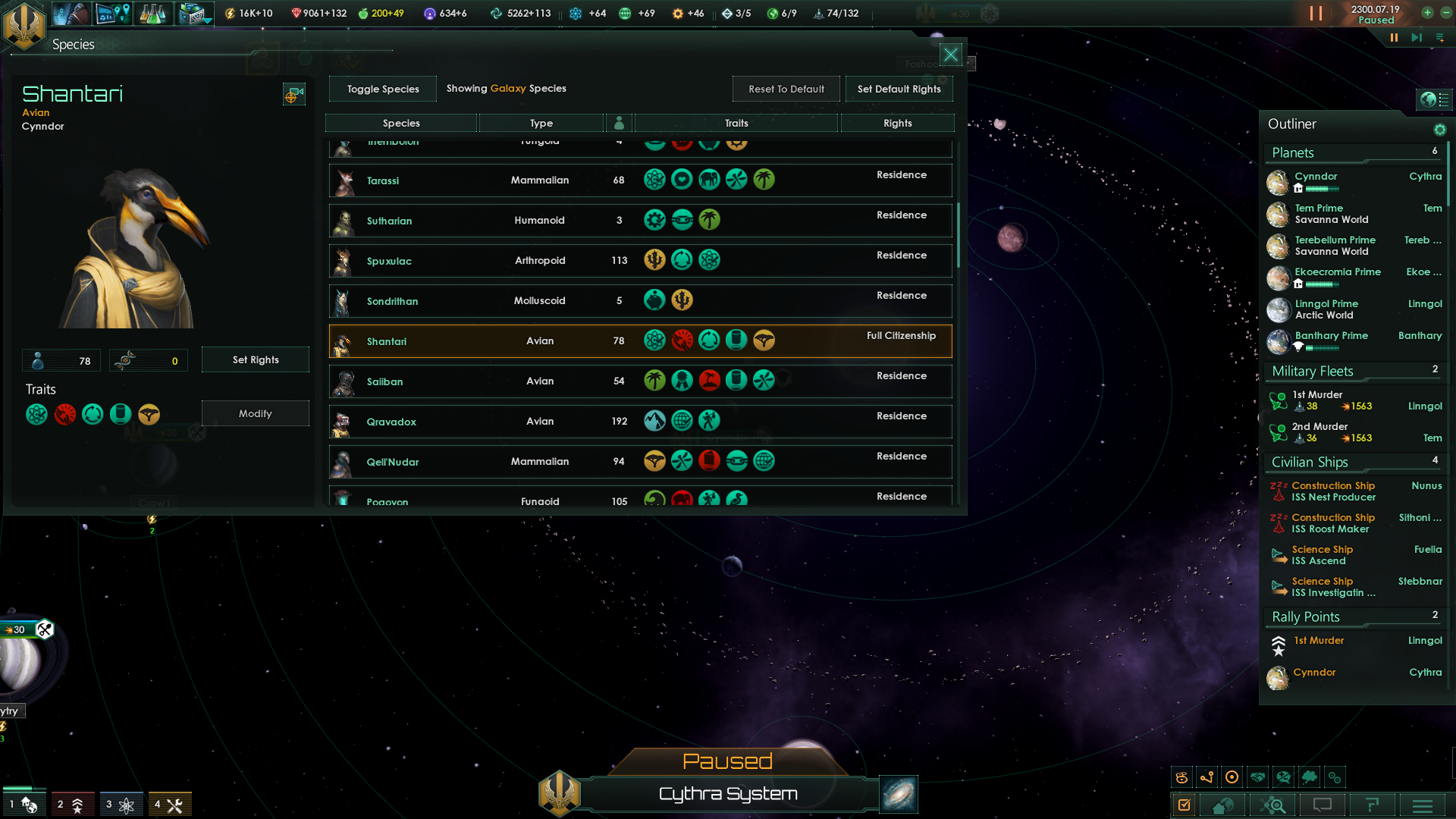1456x819 pixels.
Task: Open the empire emblem government screen
Action: 25,25
